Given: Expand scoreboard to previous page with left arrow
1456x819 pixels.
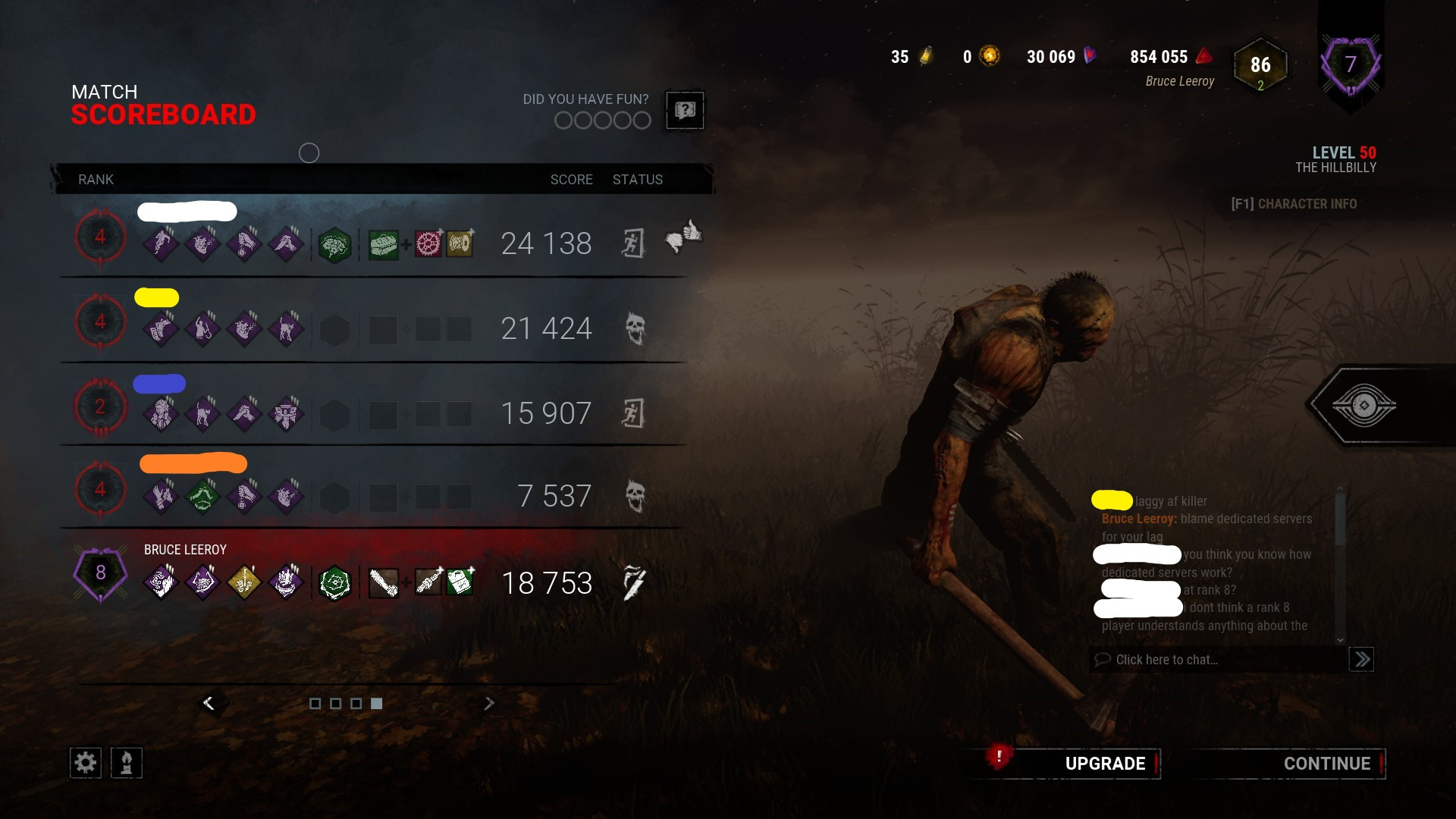Looking at the screenshot, I should tap(210, 702).
